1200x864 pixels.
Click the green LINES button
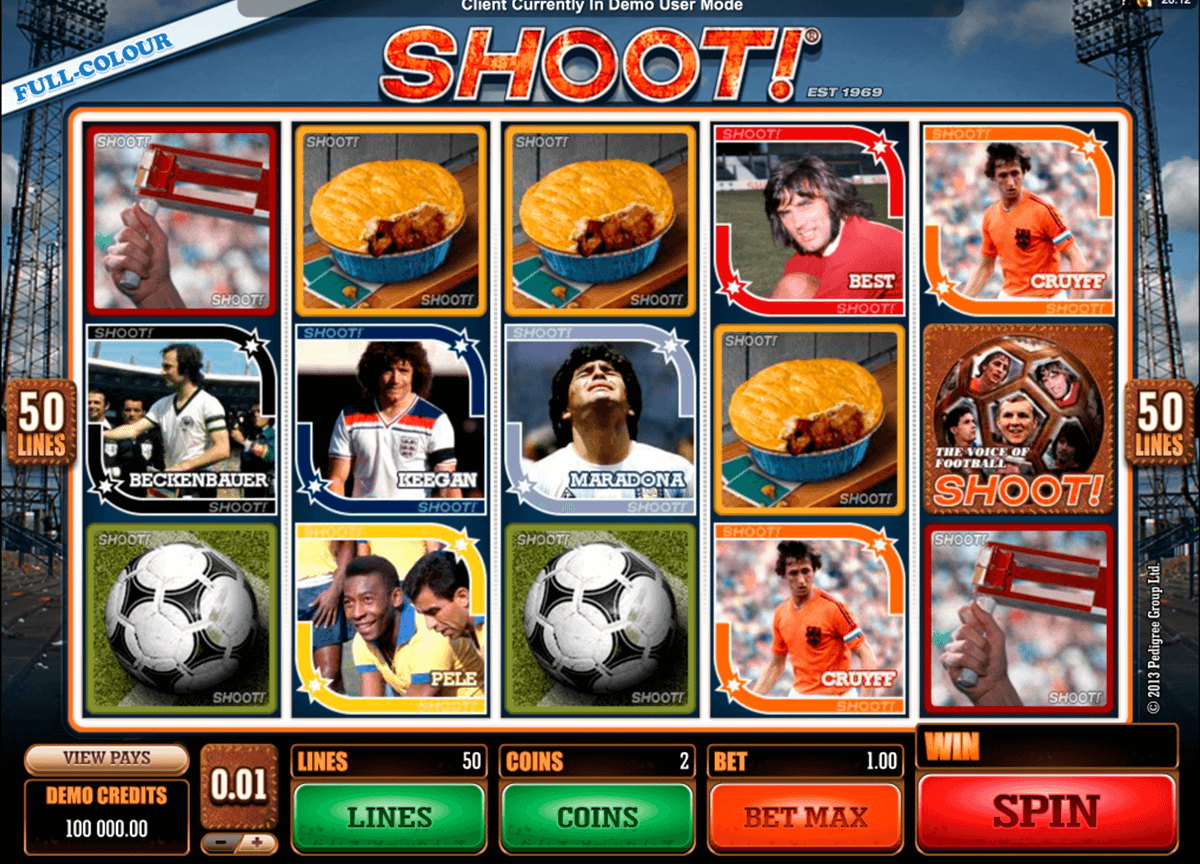[389, 817]
